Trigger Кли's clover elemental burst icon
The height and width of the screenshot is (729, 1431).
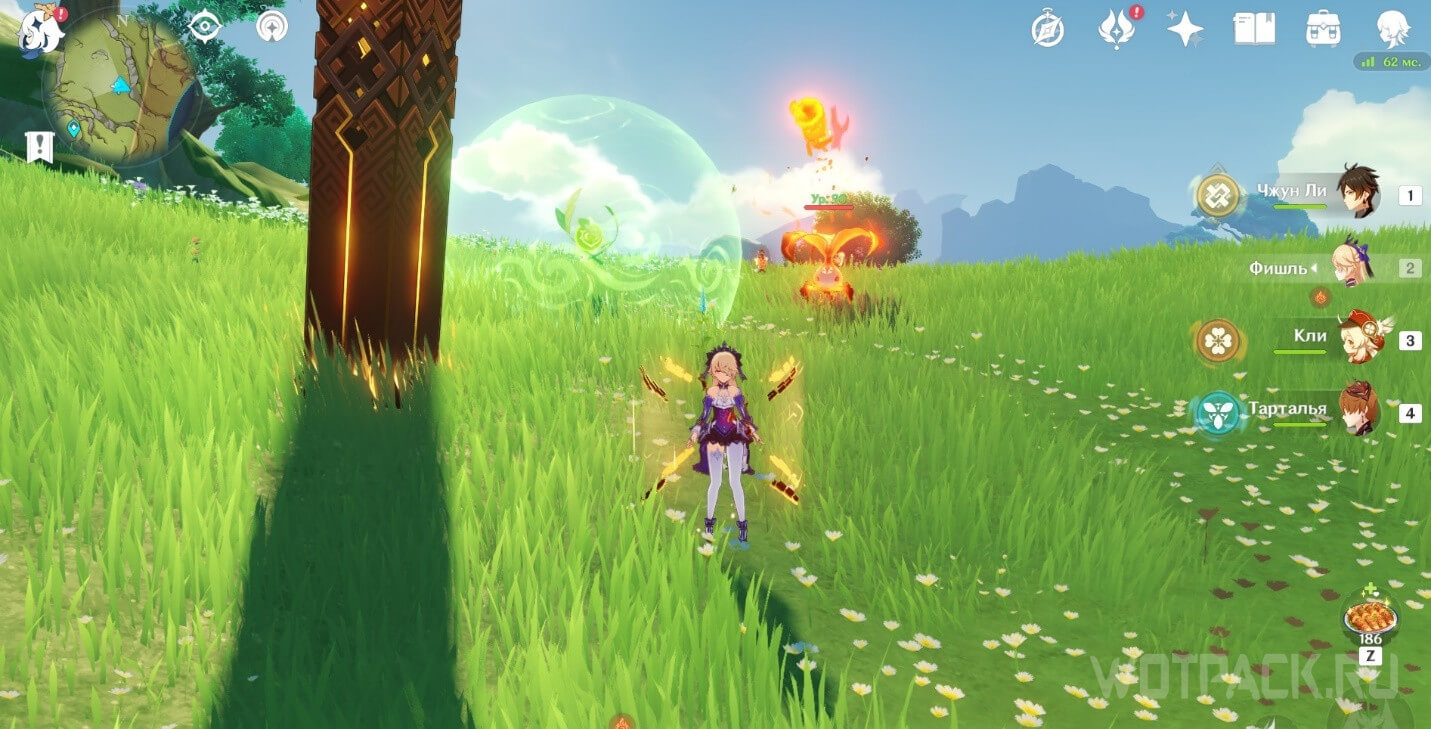pyautogui.click(x=1218, y=341)
